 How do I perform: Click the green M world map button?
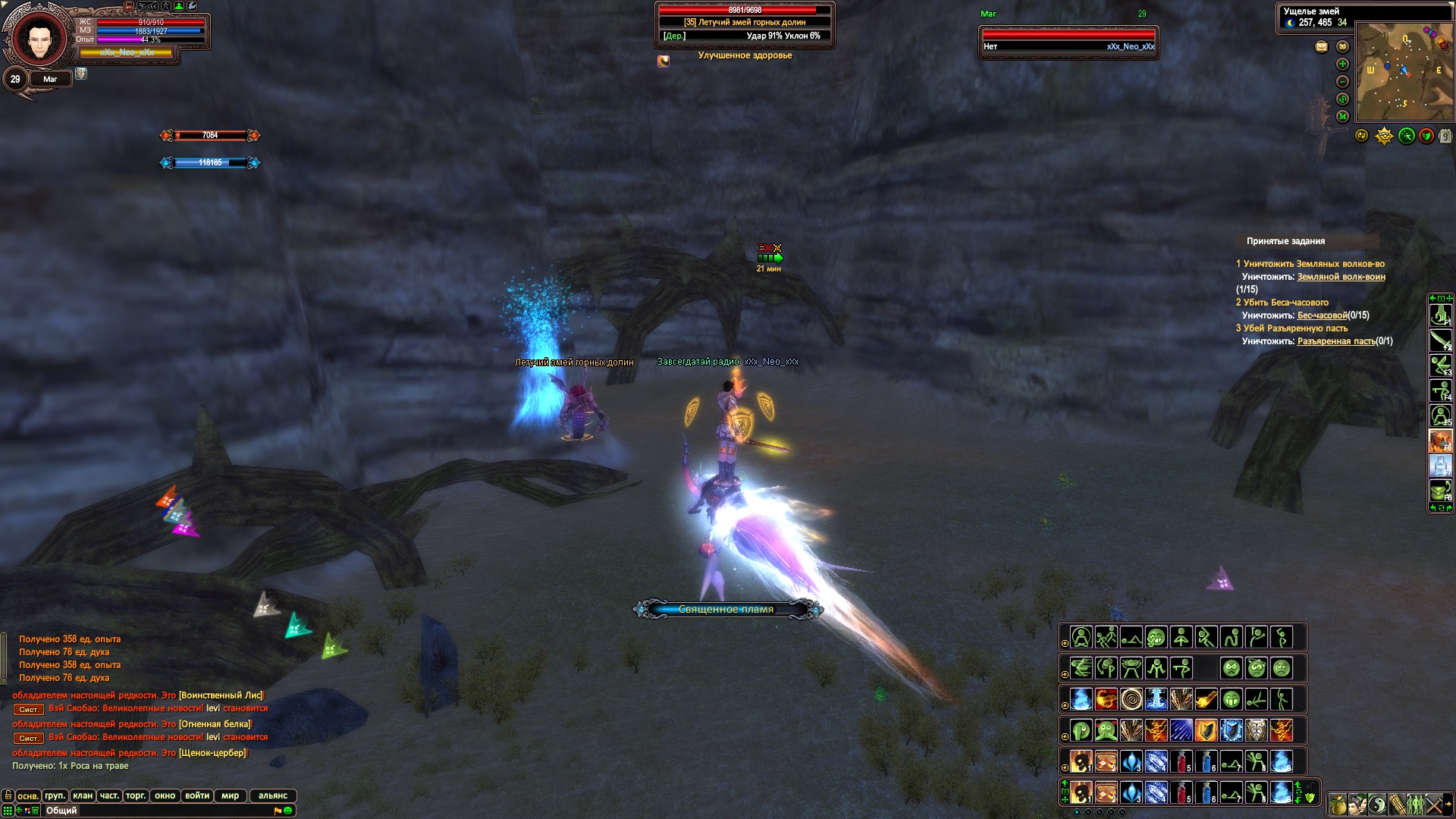coord(1342,117)
